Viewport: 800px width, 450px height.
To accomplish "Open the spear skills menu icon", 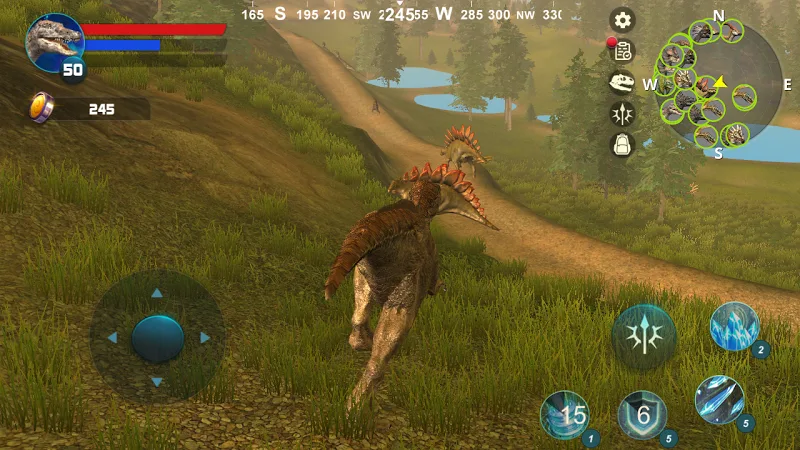I will (623, 114).
